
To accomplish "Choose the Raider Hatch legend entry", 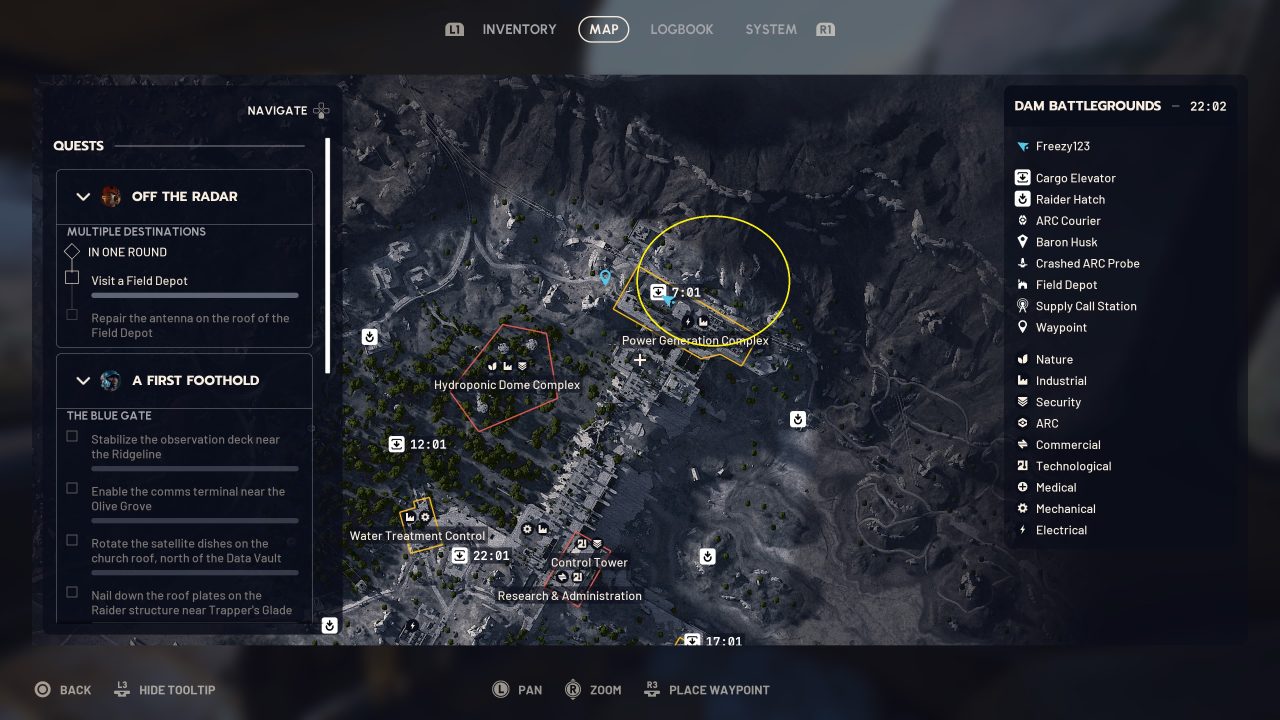I will 1070,199.
